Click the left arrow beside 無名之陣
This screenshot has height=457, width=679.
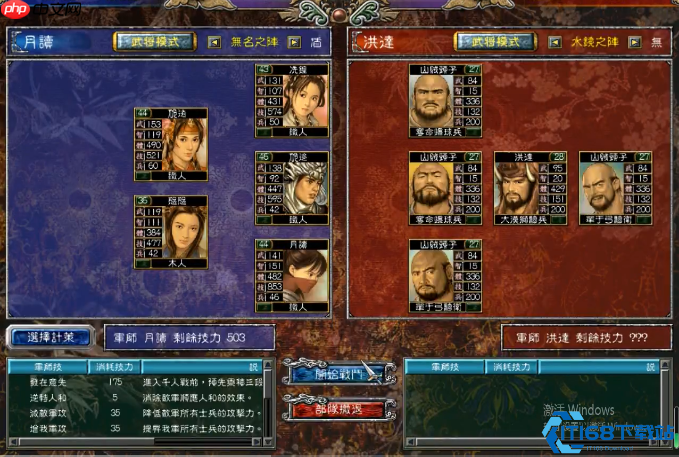tap(214, 42)
